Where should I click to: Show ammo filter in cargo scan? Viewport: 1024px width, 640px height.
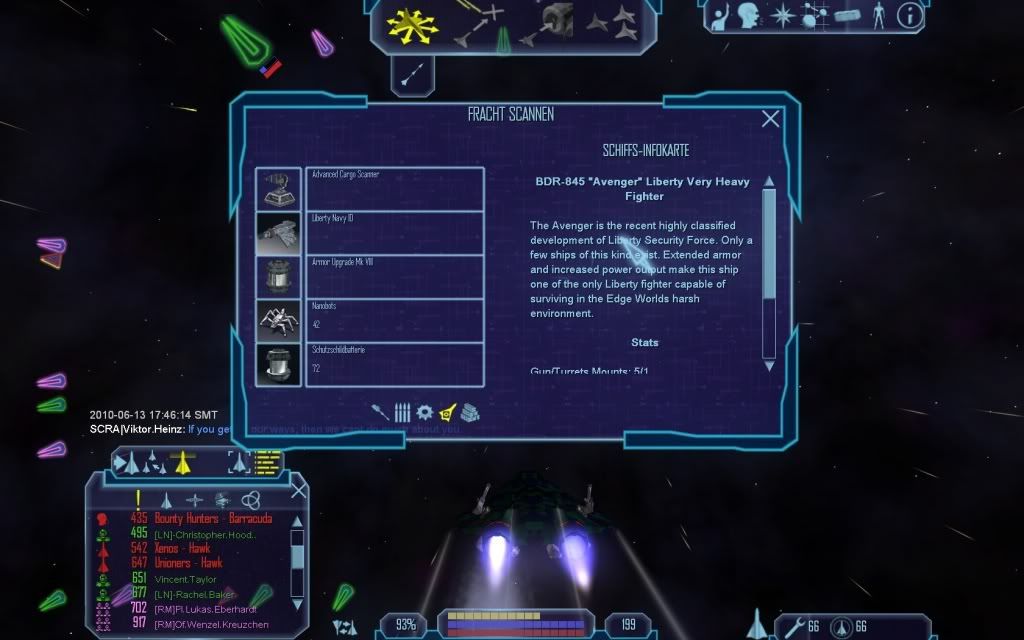click(x=402, y=412)
